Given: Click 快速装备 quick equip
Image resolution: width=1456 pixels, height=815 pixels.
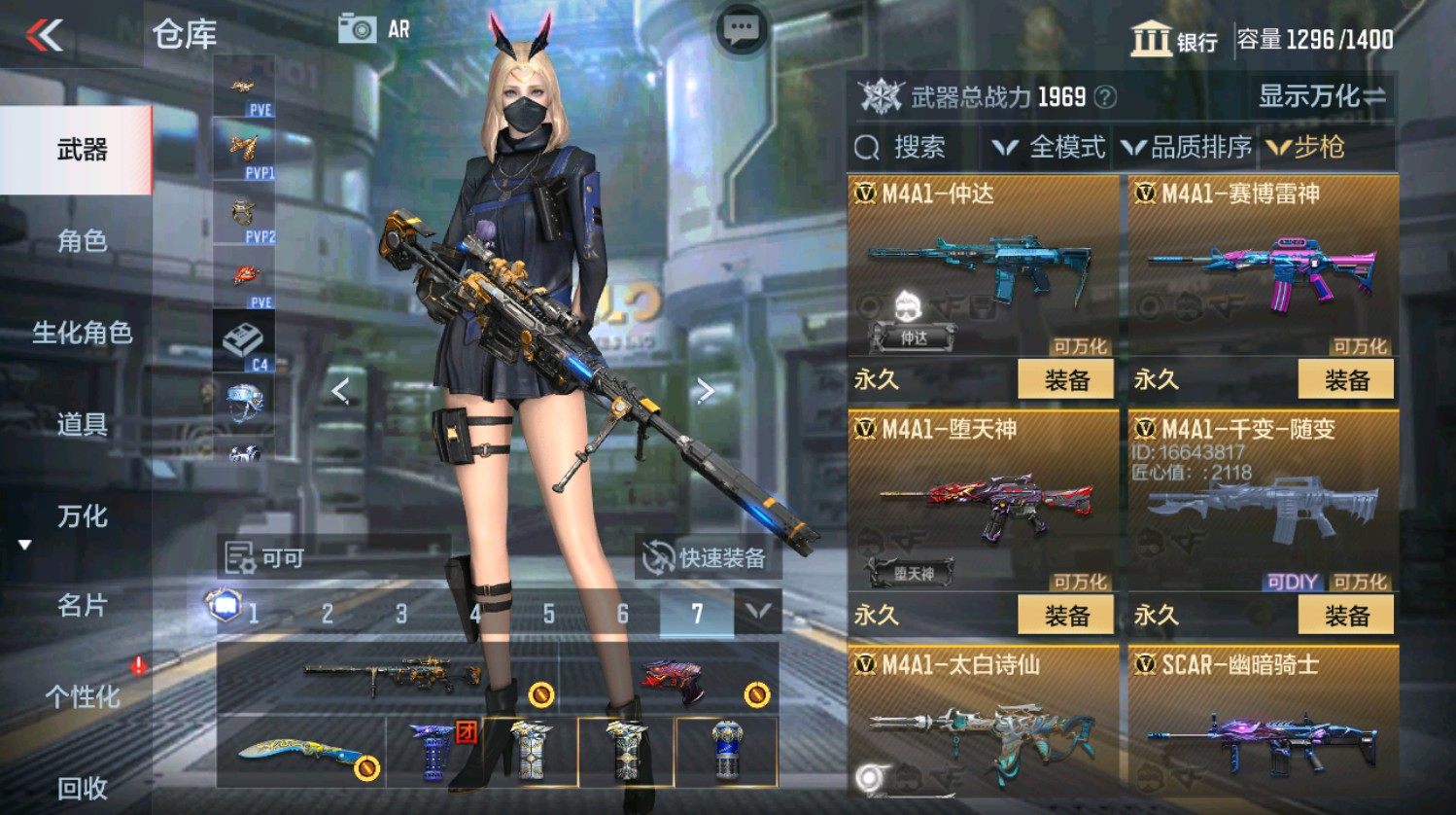Looking at the screenshot, I should coord(709,557).
